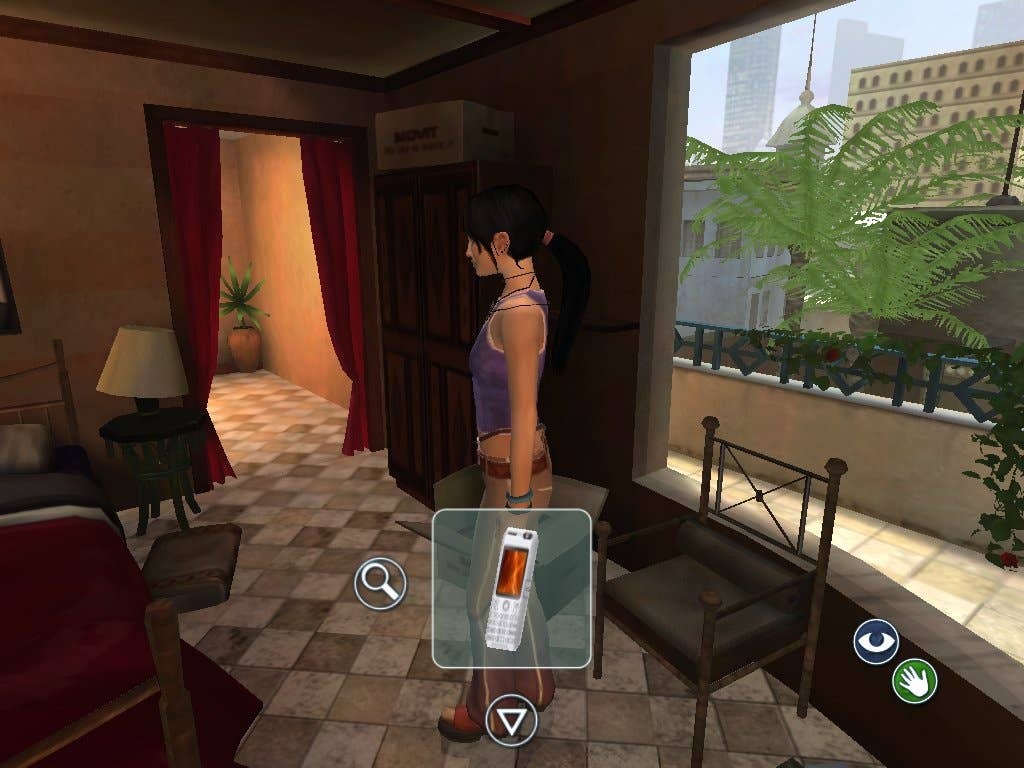Select the mobile phone inventory item
Viewport: 1024px width, 768px height.
[511, 589]
